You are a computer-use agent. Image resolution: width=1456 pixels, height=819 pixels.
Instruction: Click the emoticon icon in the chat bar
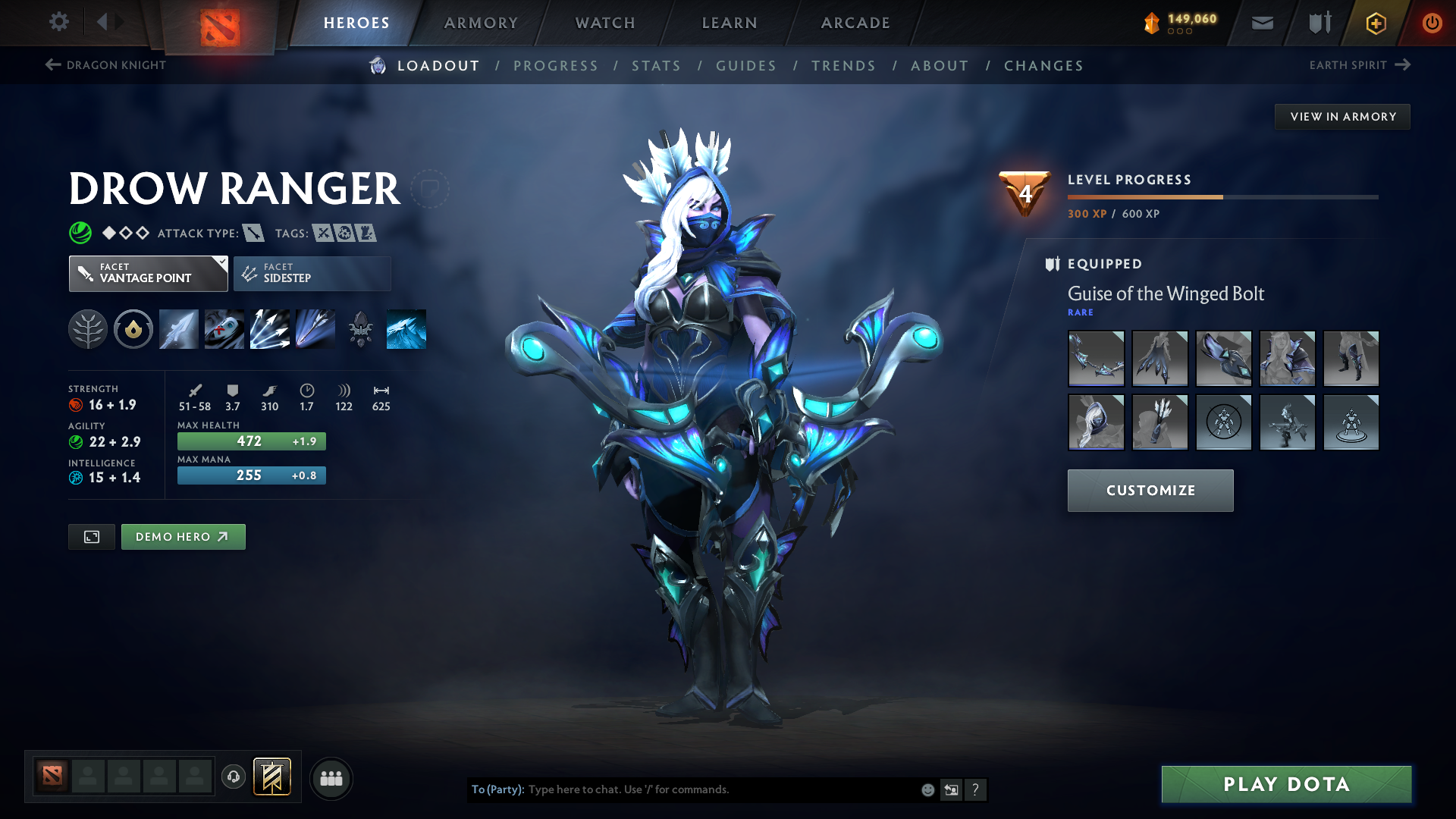coord(927,789)
